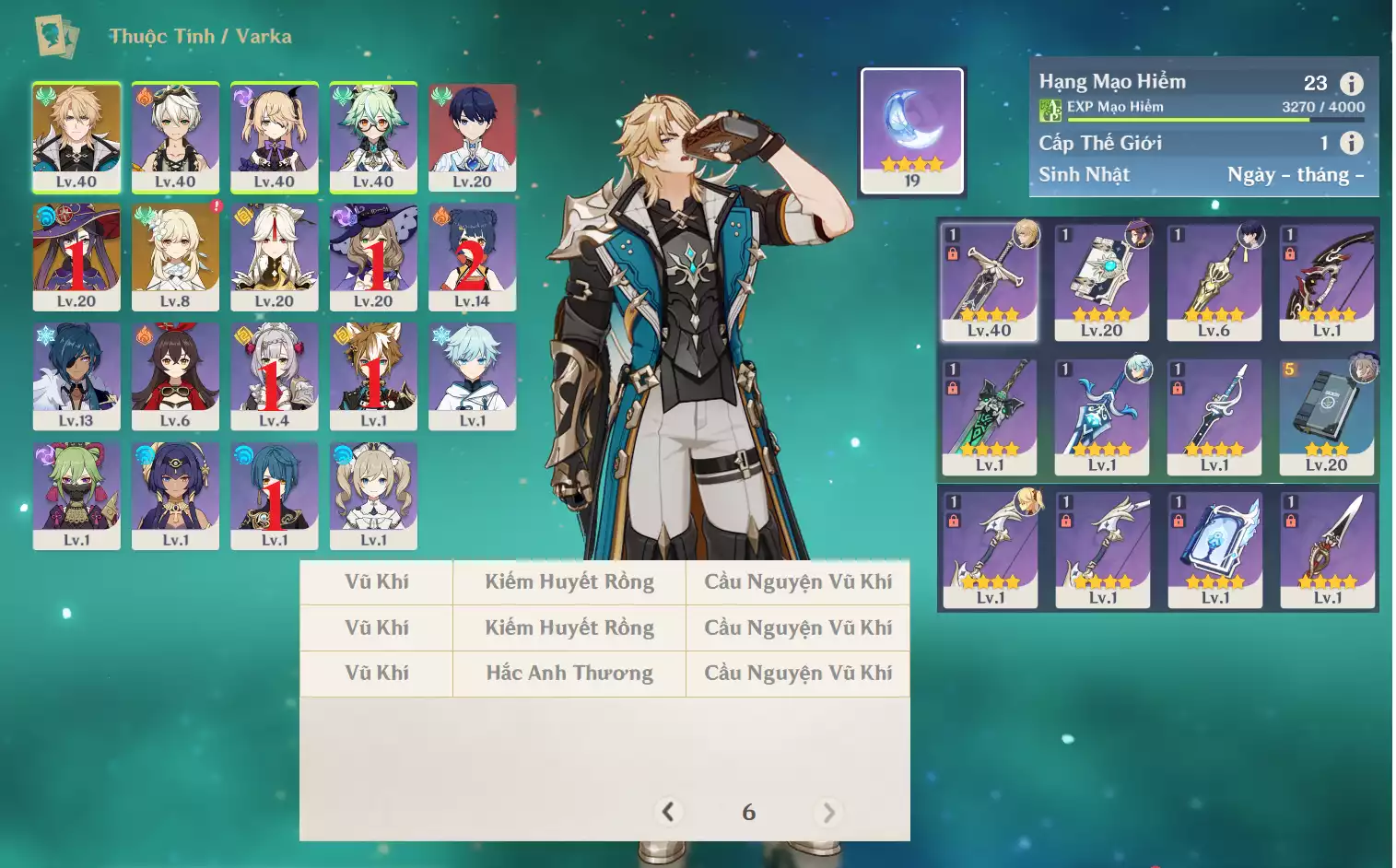This screenshot has width=1396, height=868.
Task: Select Kaeya's Lv.13 portrait
Action: point(76,376)
